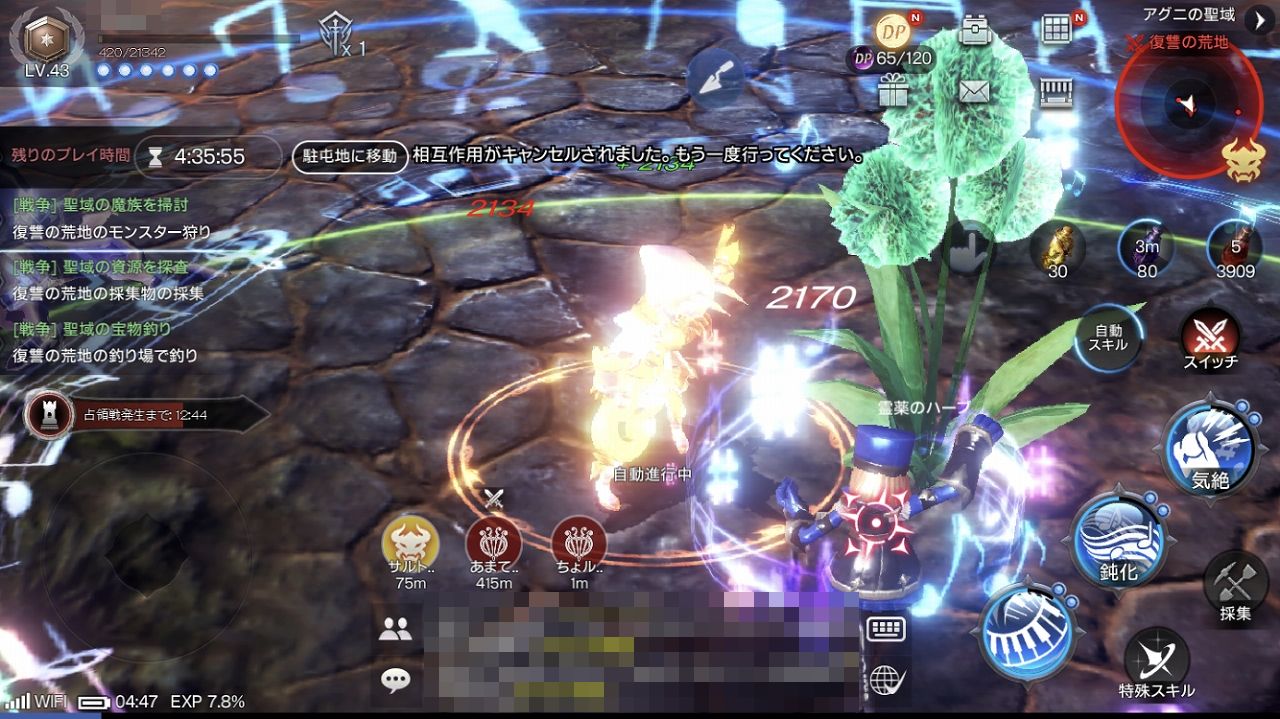Tap the 駐屯地に移動 button
This screenshot has height=719, width=1280.
(350, 155)
